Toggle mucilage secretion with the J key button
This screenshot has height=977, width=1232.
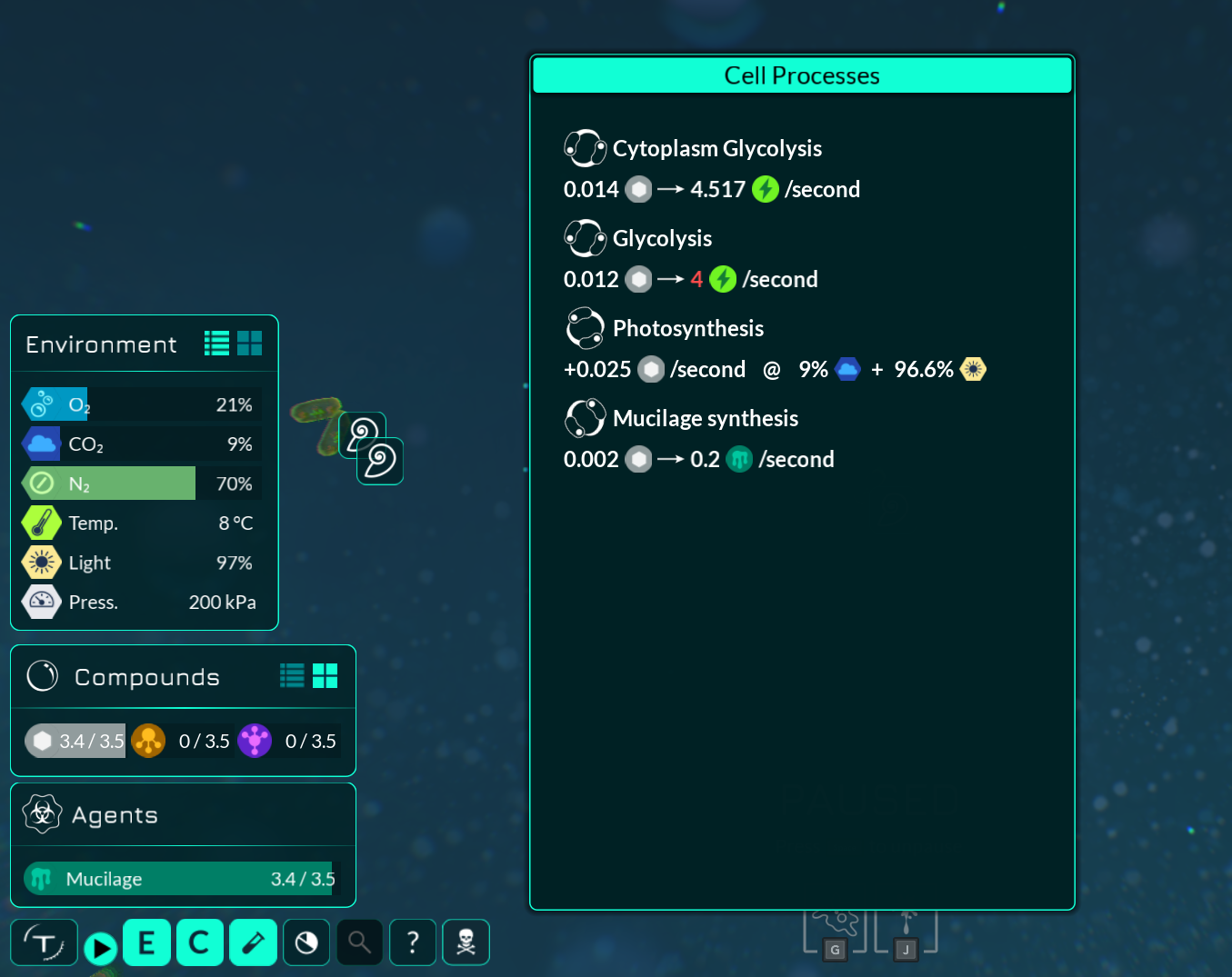point(906,949)
